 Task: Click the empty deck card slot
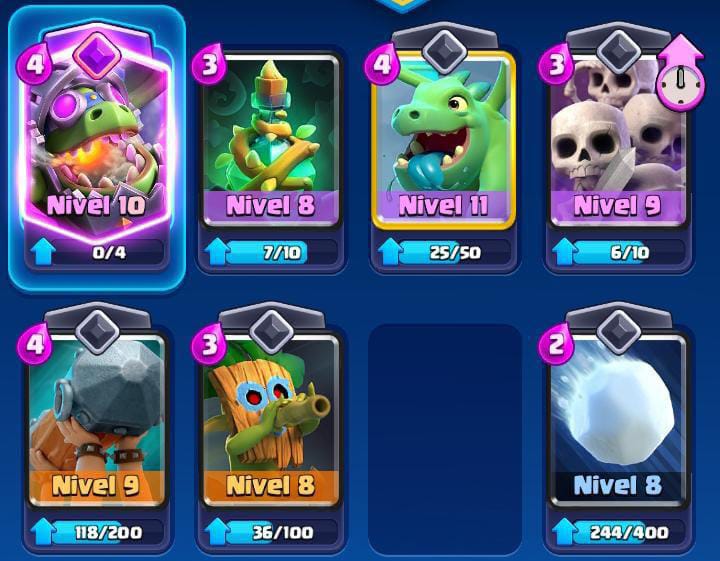444,435
